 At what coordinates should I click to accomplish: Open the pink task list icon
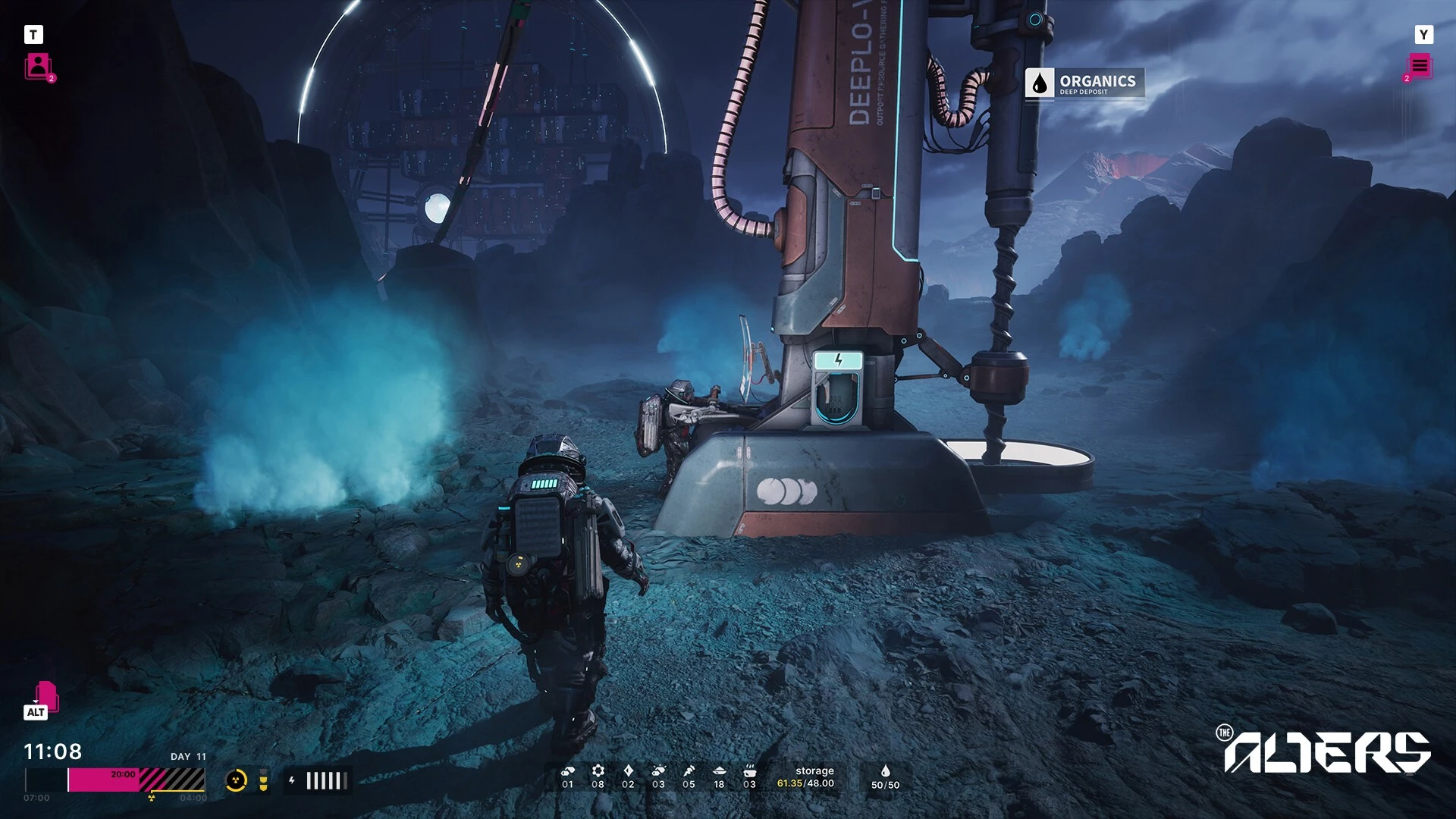[x=1420, y=66]
